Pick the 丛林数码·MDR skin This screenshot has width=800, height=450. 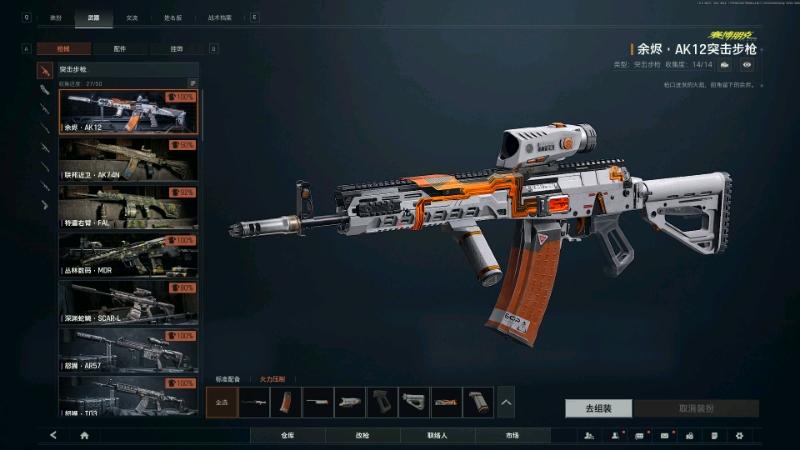point(128,255)
